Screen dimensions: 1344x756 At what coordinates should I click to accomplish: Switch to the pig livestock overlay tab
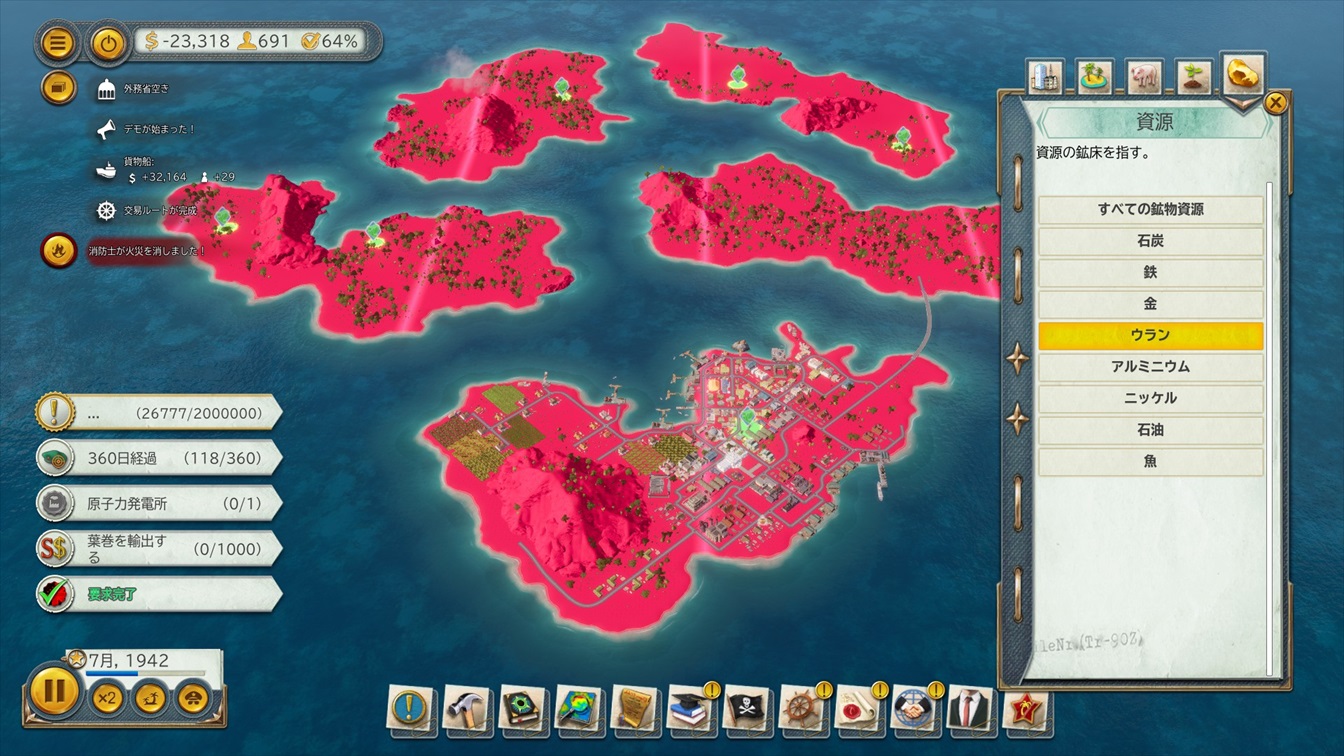pos(1144,75)
